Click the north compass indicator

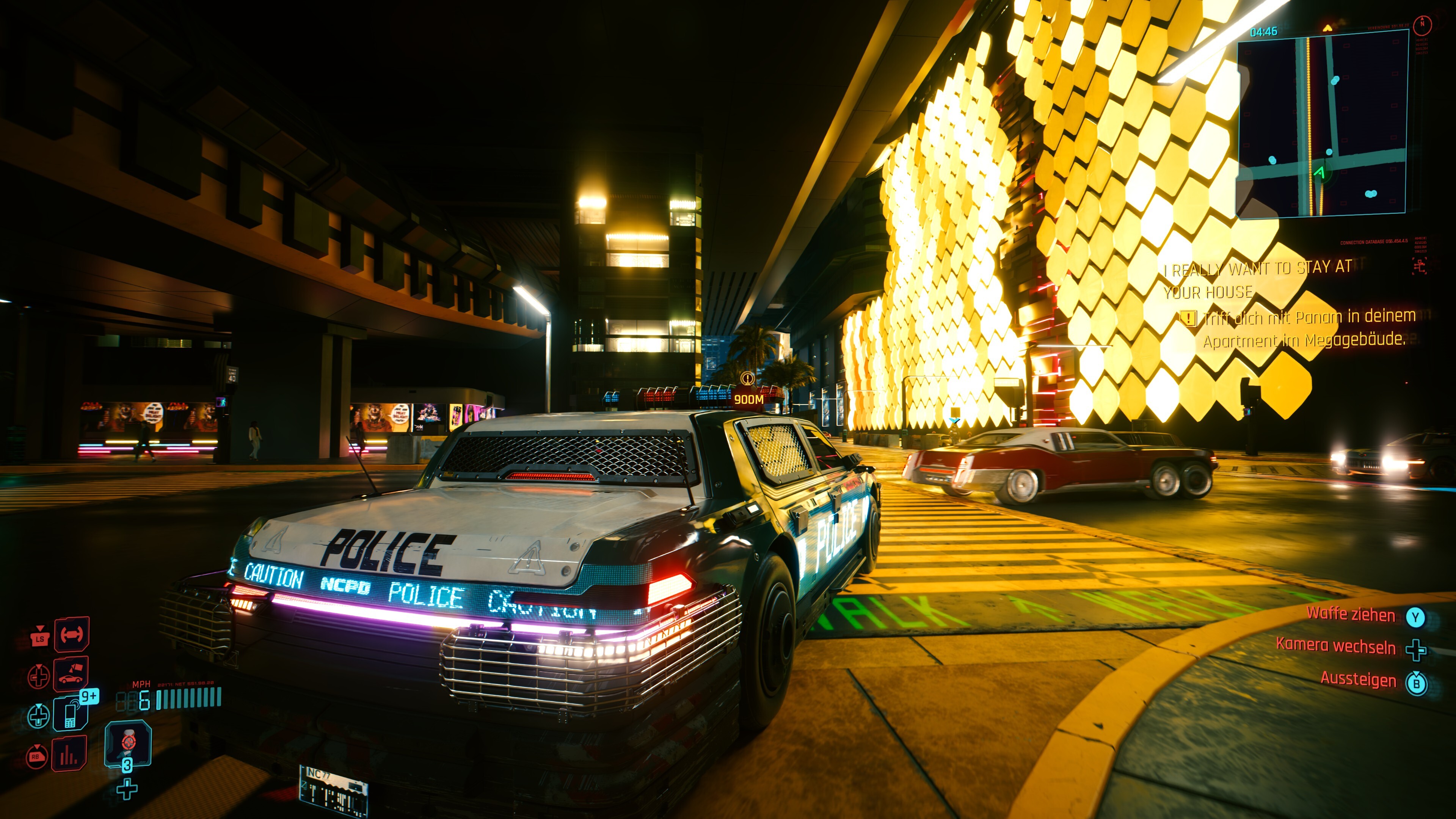(1422, 24)
